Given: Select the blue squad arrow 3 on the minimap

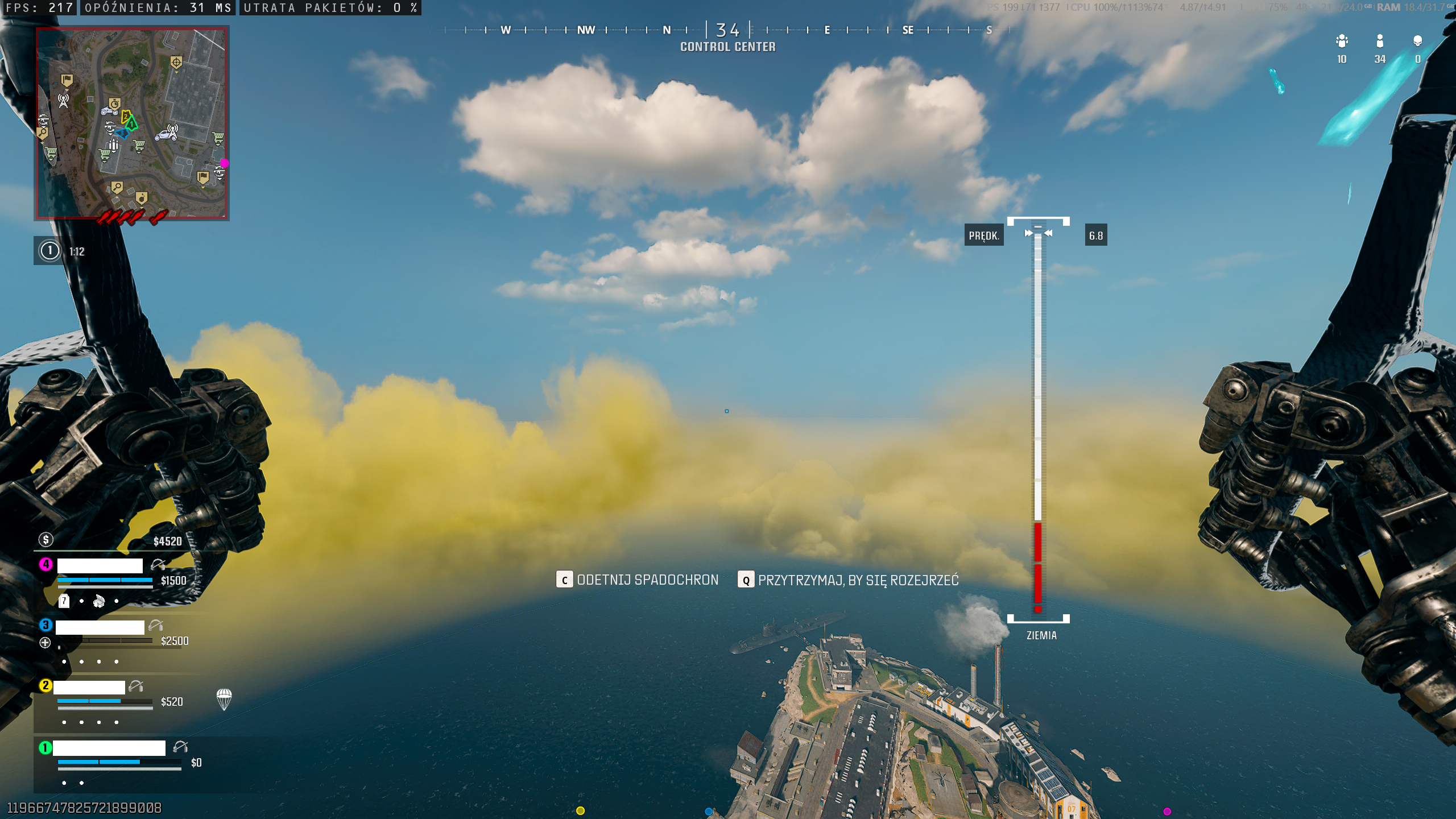Looking at the screenshot, I should pos(122,134).
